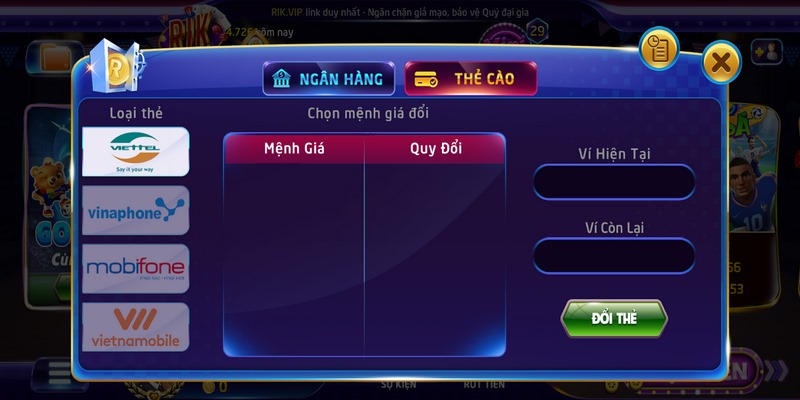The image size is (800, 400).
Task: Confirm with the Đổi Thẻ button
Action: [614, 318]
